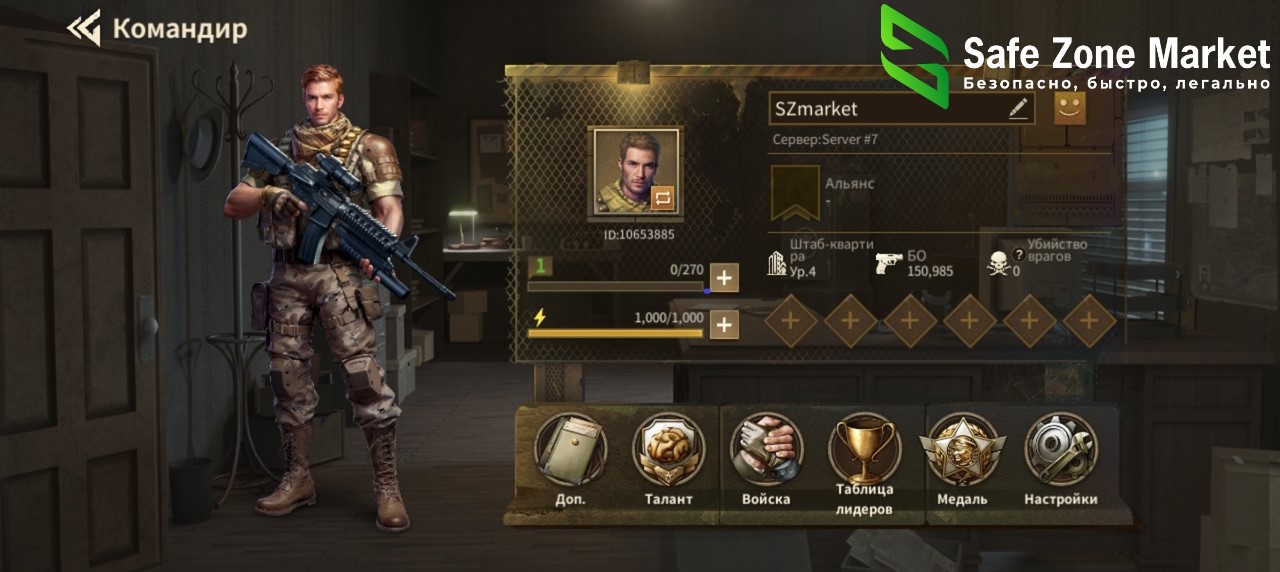
Task: Open the smiley face emoji button
Action: (x=1070, y=107)
